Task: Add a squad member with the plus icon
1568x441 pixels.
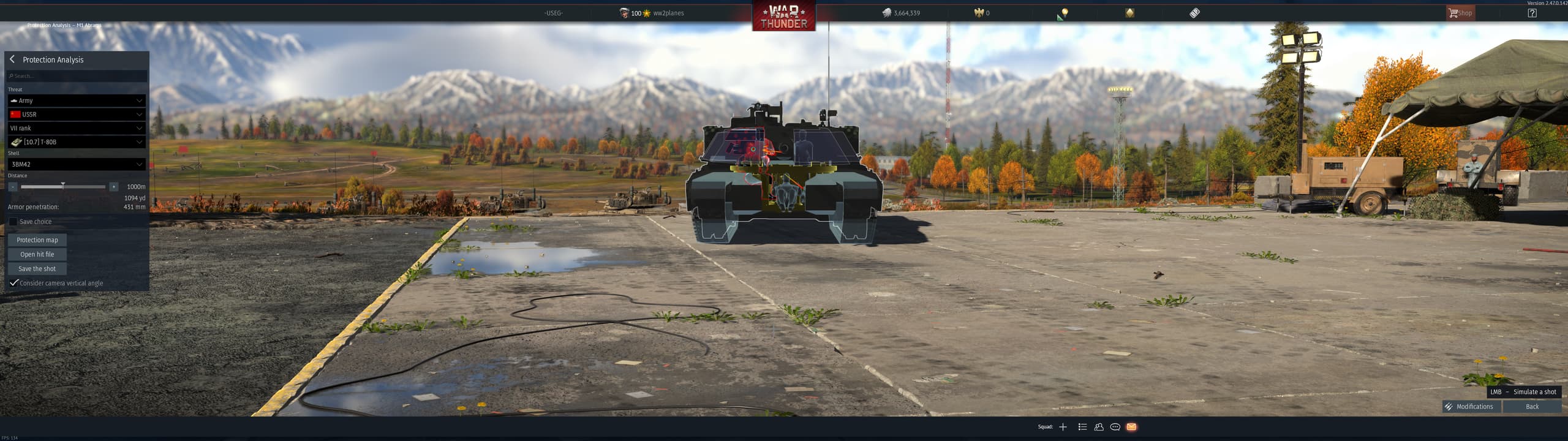Action: click(x=1063, y=427)
